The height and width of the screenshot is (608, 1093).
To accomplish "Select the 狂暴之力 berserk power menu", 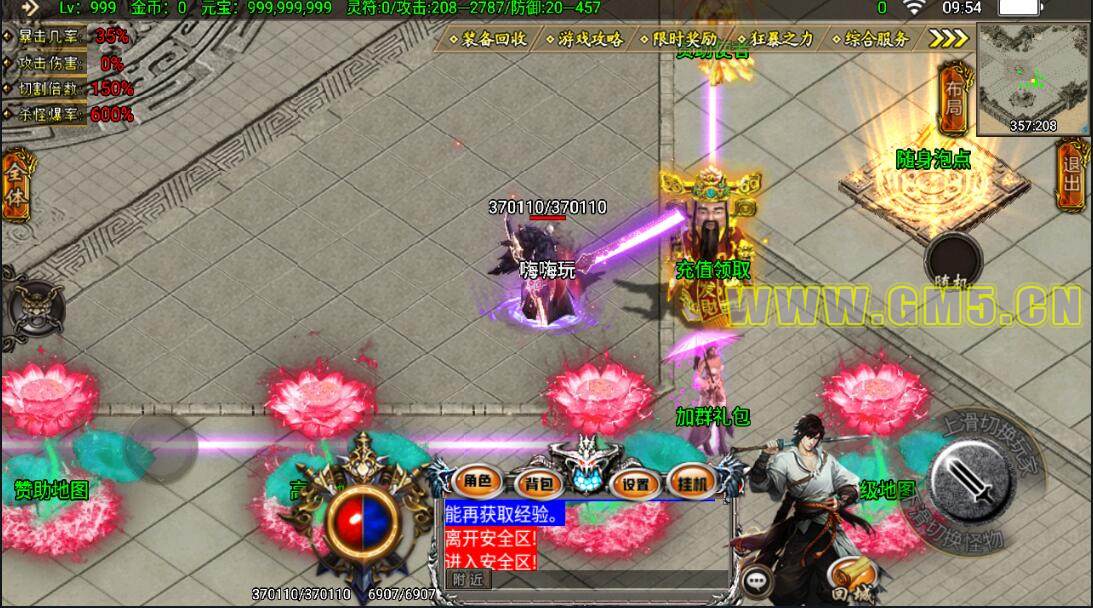I will pos(776,39).
